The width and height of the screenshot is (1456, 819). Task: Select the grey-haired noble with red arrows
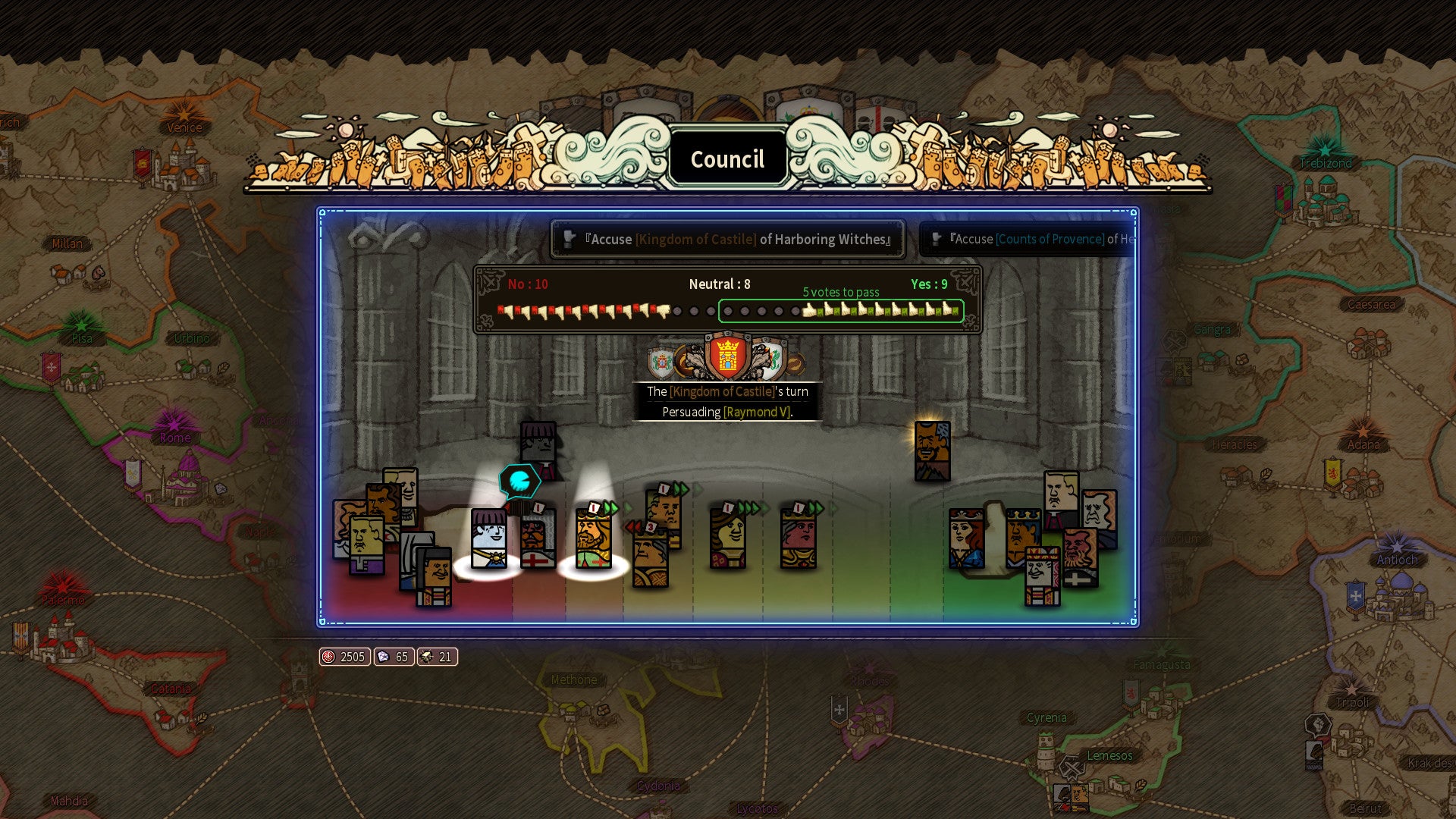coord(650,557)
